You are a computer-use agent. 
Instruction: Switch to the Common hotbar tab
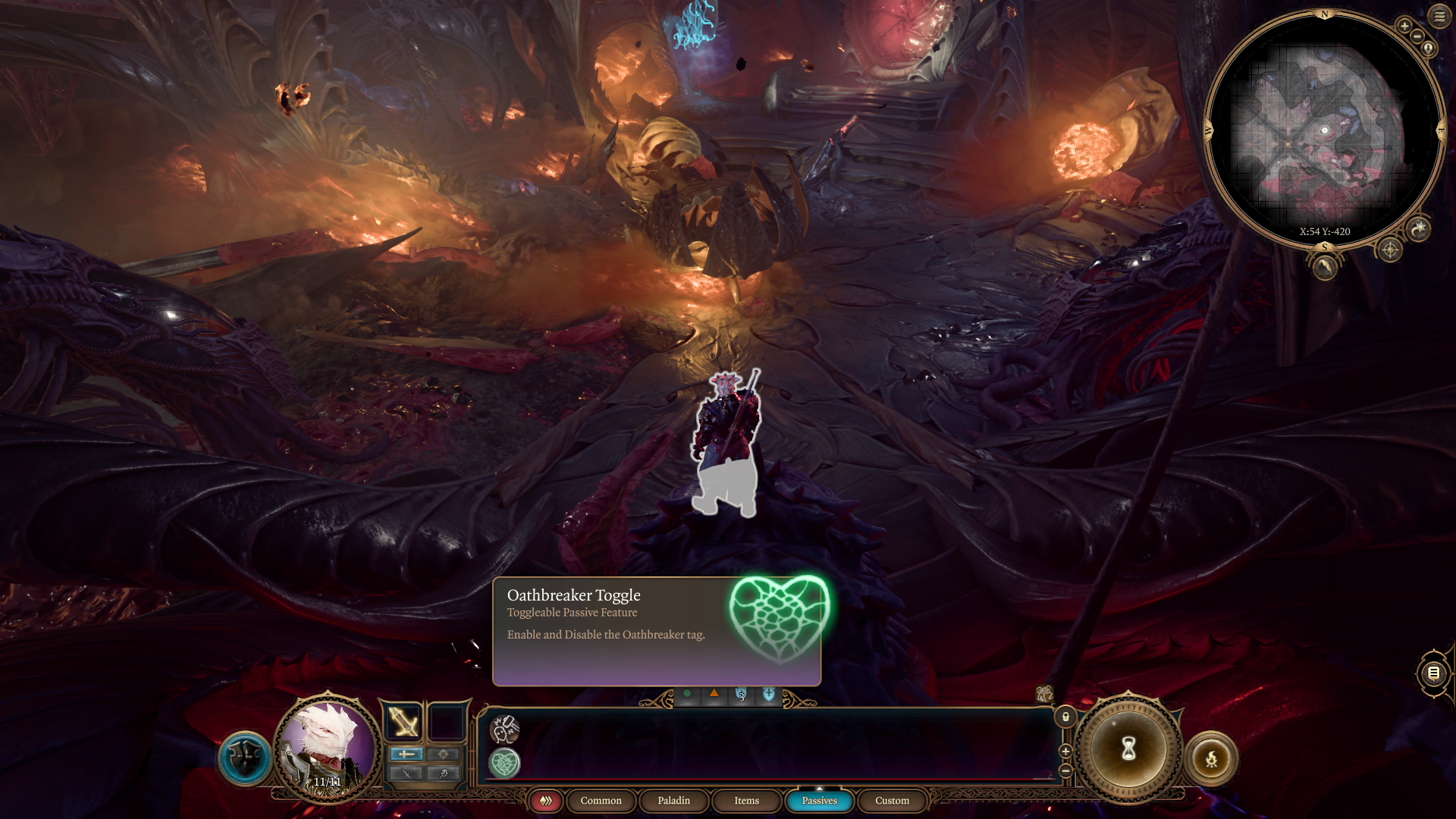[601, 801]
